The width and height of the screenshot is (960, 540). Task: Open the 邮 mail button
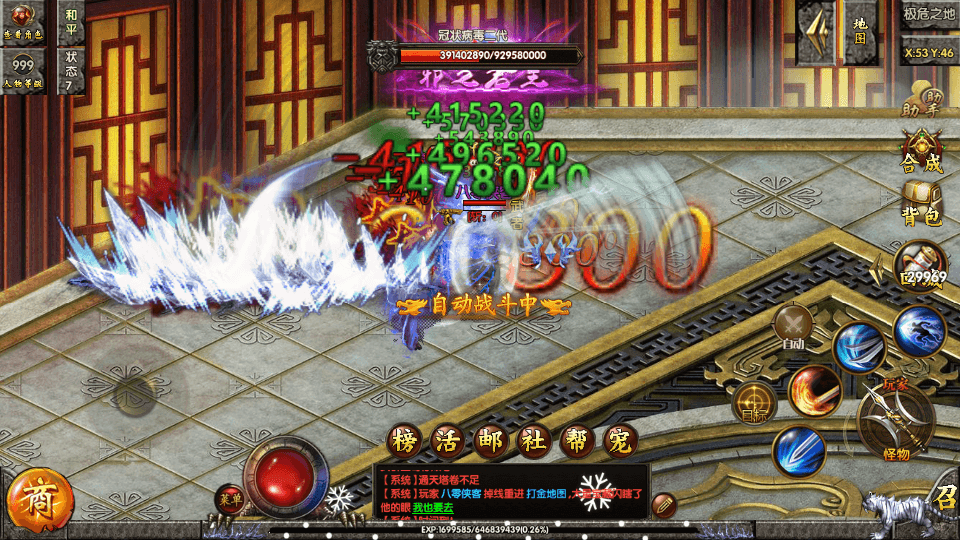pos(490,440)
